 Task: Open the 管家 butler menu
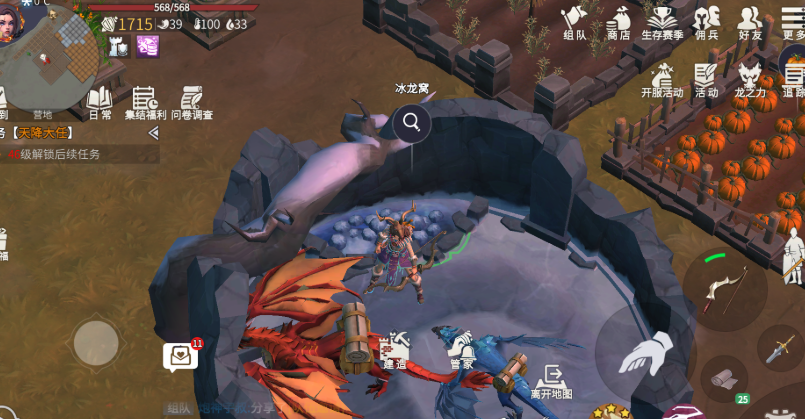coord(461,350)
